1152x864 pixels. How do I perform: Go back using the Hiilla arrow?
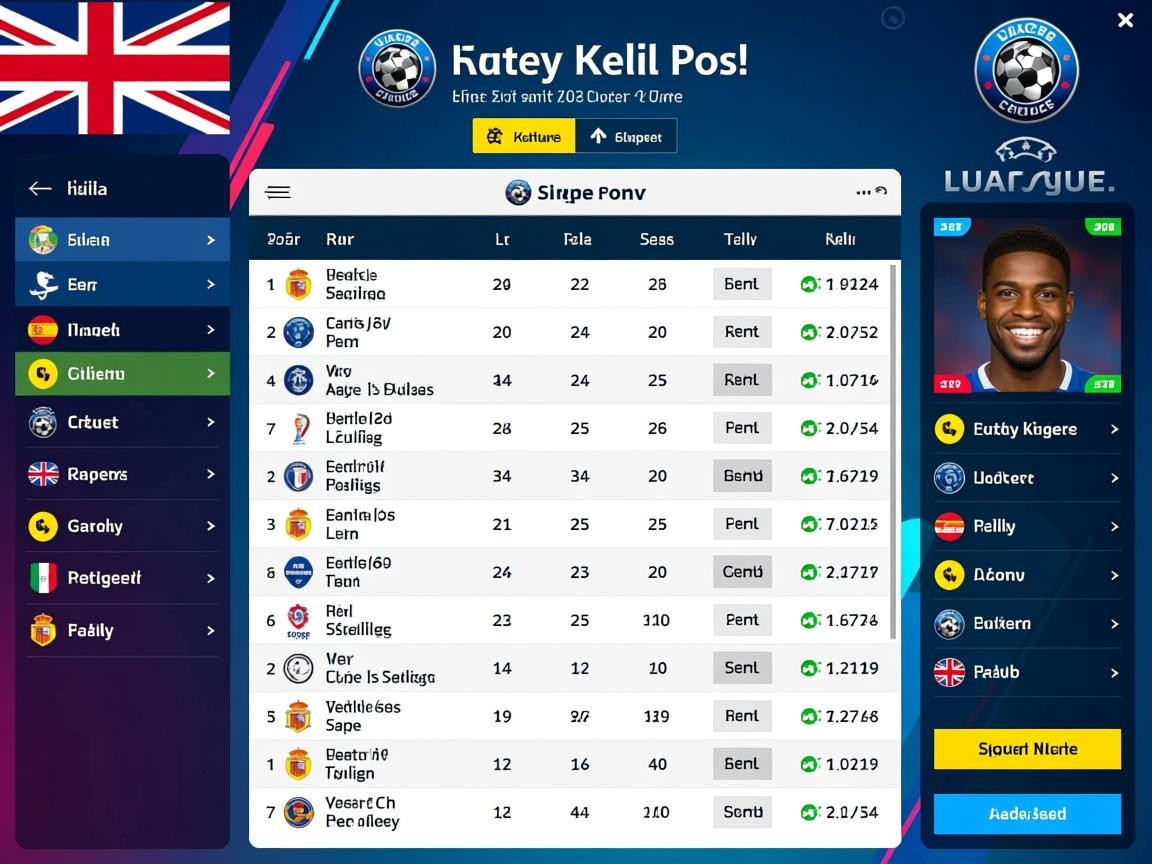point(40,188)
